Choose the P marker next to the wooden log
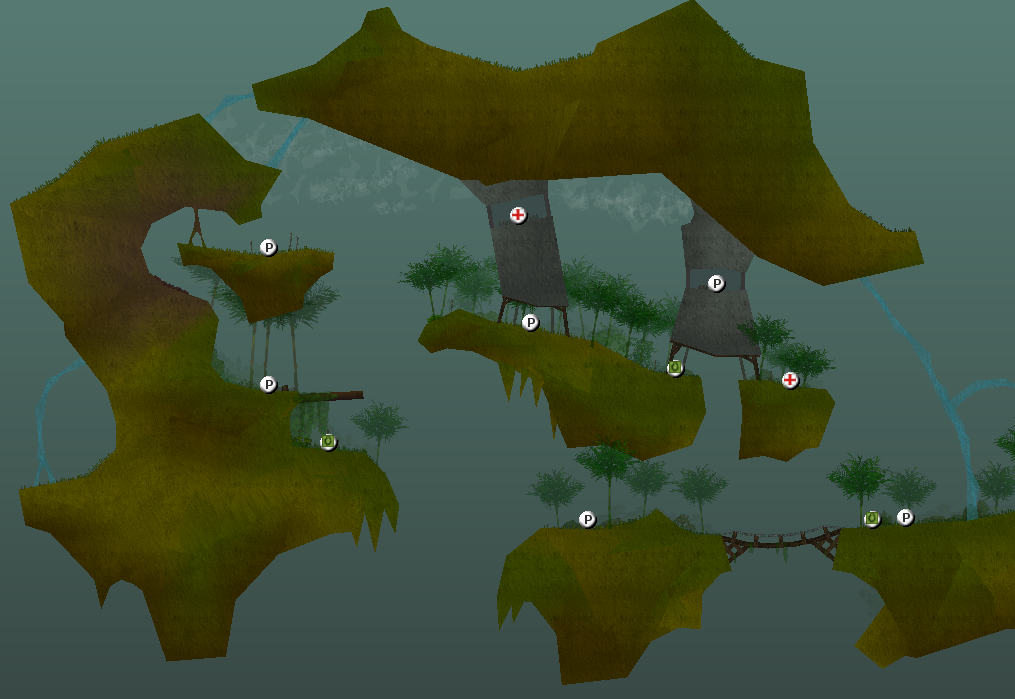This screenshot has height=699, width=1015. (268, 384)
